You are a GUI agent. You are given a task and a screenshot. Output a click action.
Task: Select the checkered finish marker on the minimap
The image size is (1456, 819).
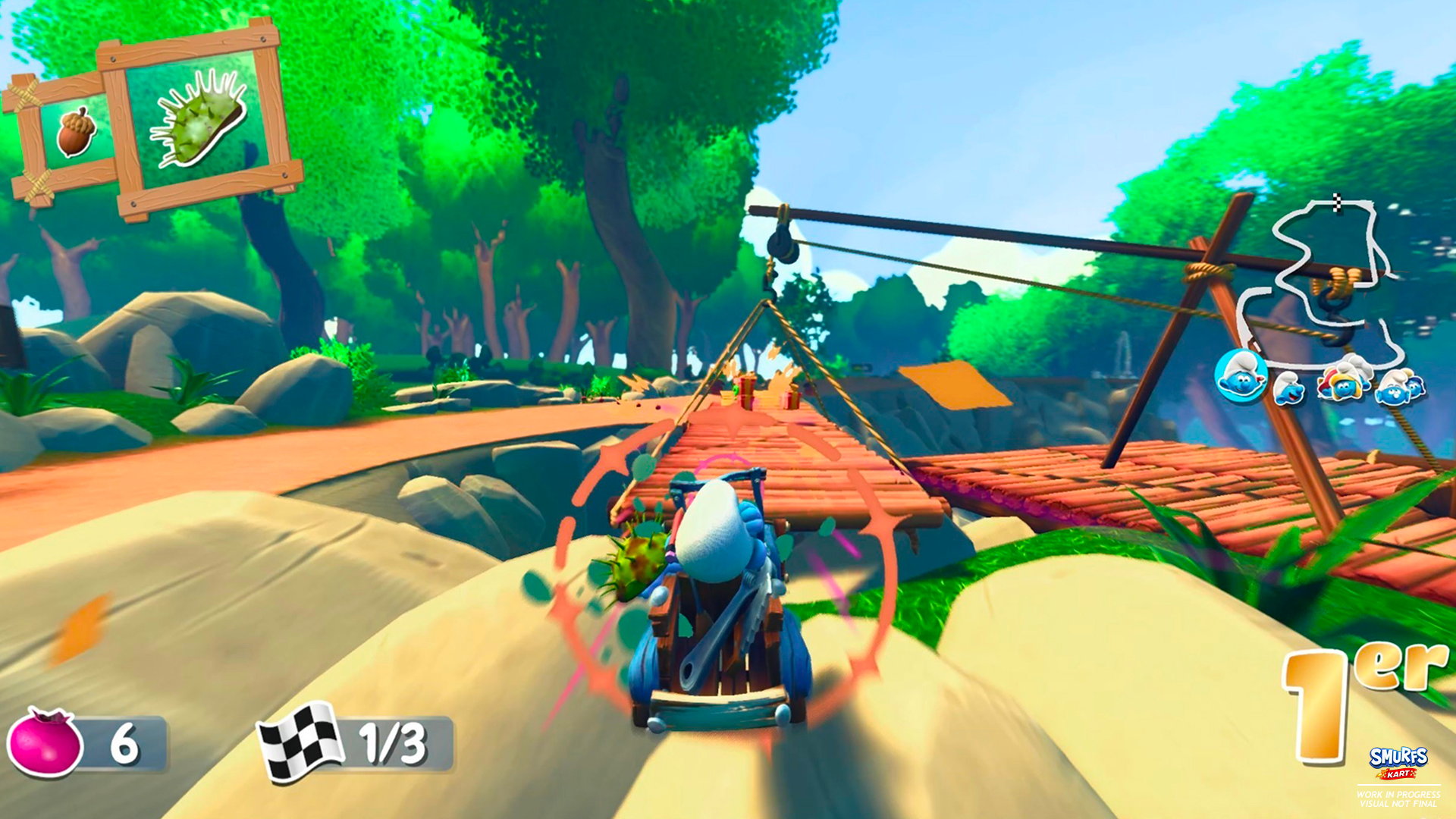(1337, 203)
